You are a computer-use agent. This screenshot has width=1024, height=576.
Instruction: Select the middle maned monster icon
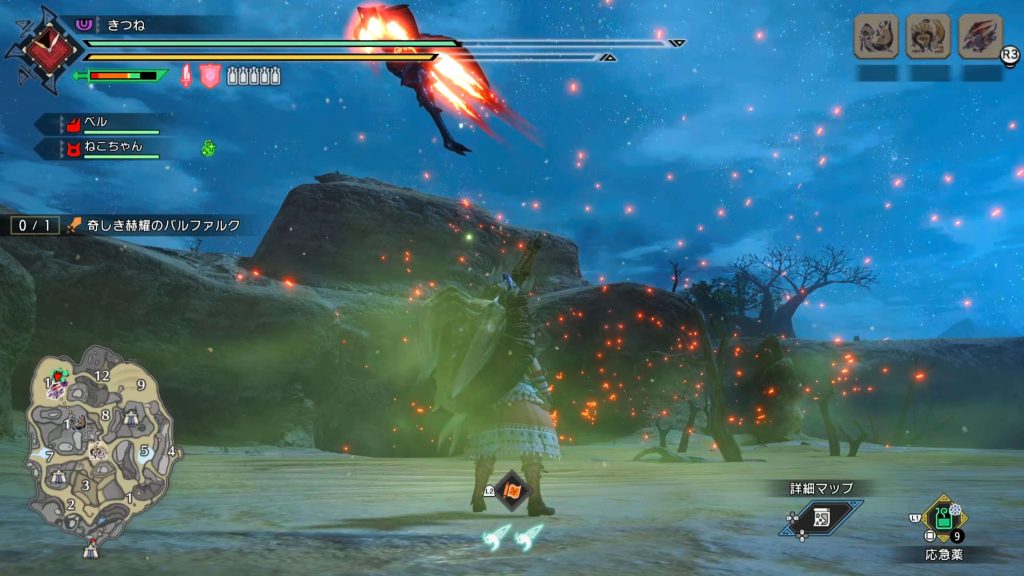click(928, 37)
